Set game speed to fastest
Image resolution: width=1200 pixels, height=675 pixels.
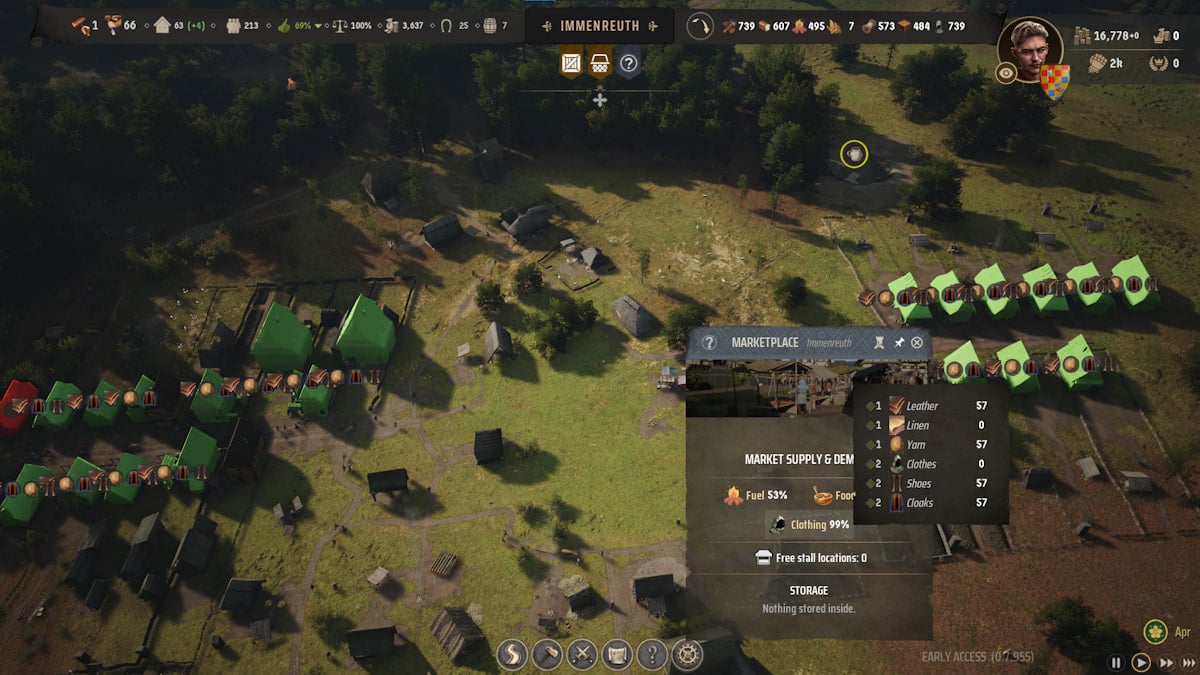point(1187,662)
